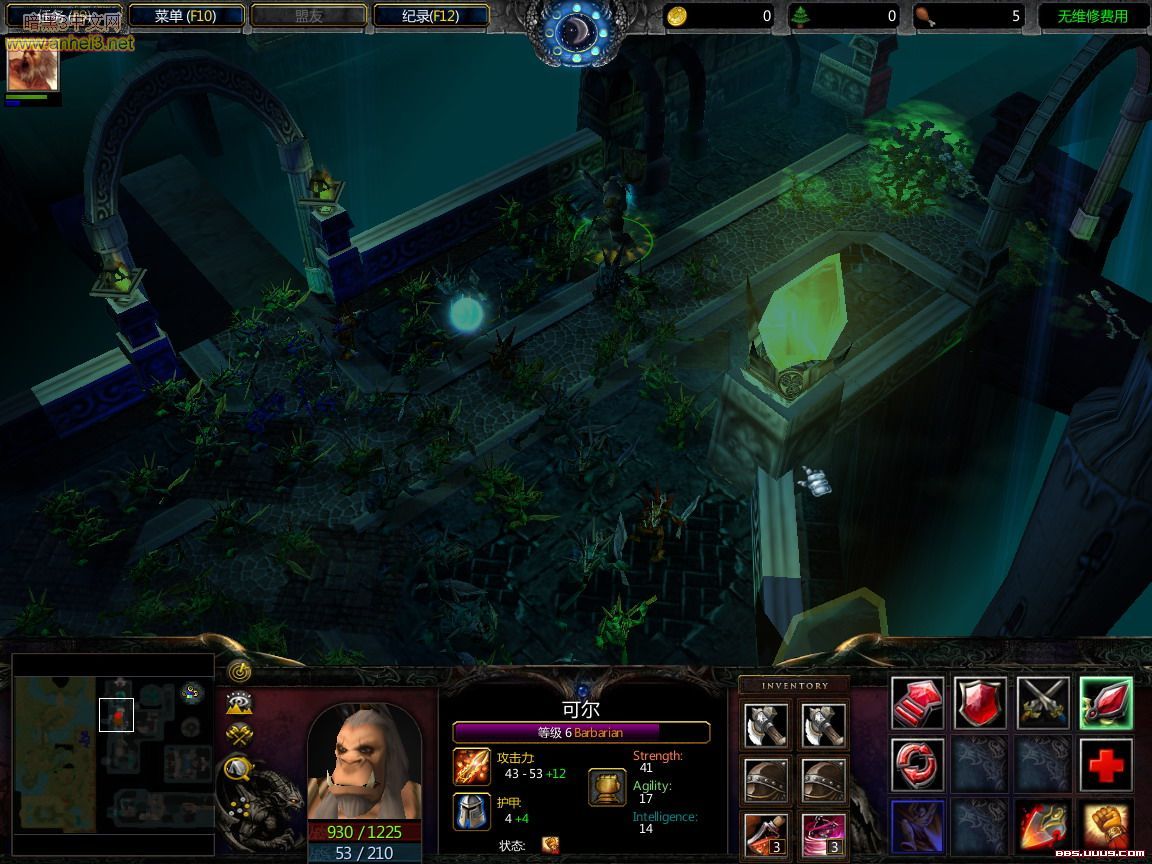The image size is (1152, 864).
Task: Activate the red circular arrows command
Action: coord(916,765)
